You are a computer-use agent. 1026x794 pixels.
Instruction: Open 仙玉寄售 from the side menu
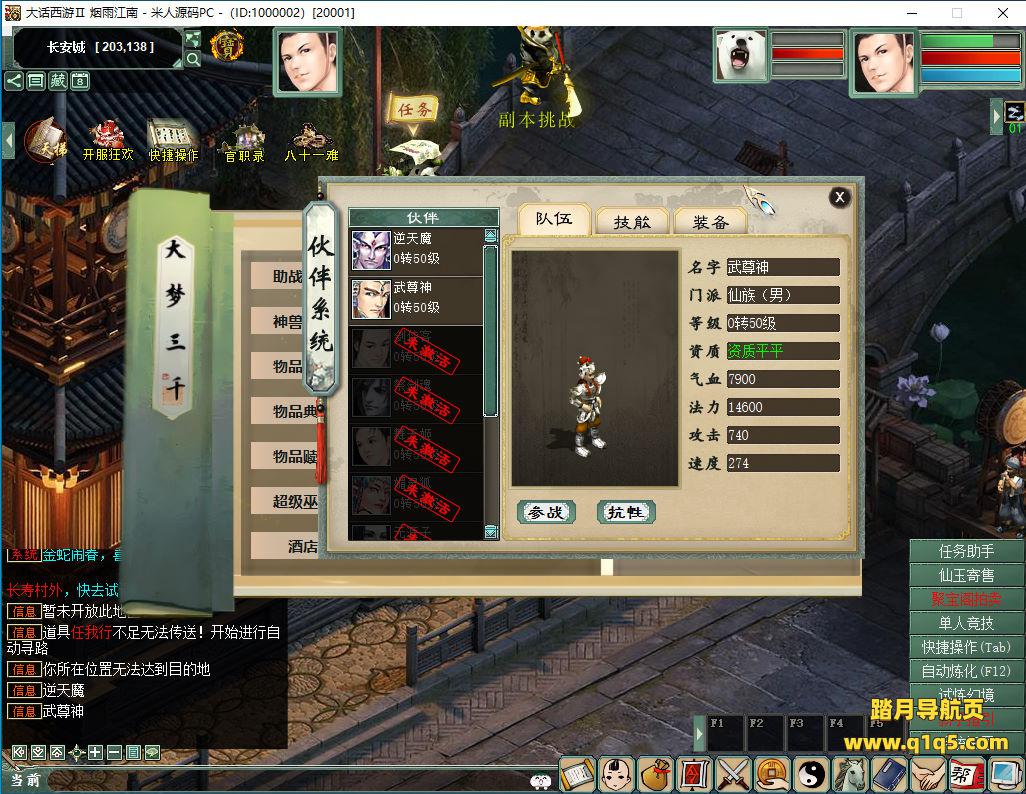(x=966, y=575)
